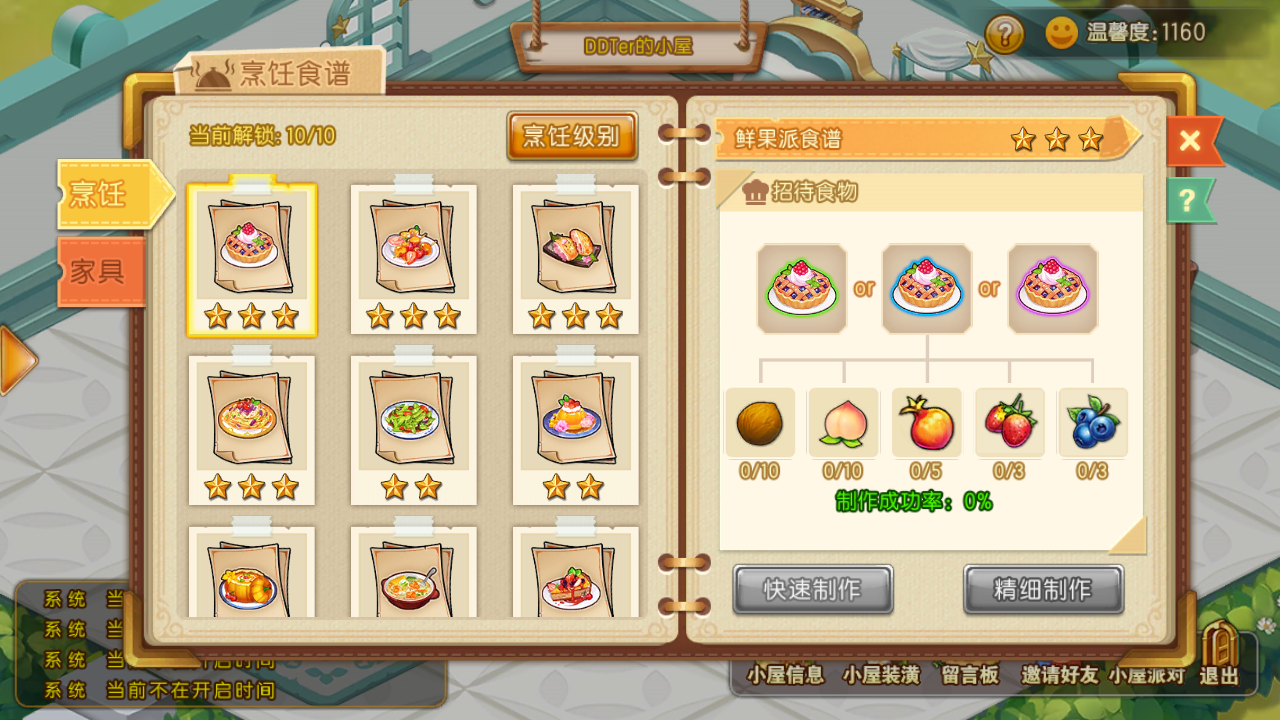The height and width of the screenshot is (720, 1280).
Task: Select the coconut ingredient icon
Action: [759, 423]
